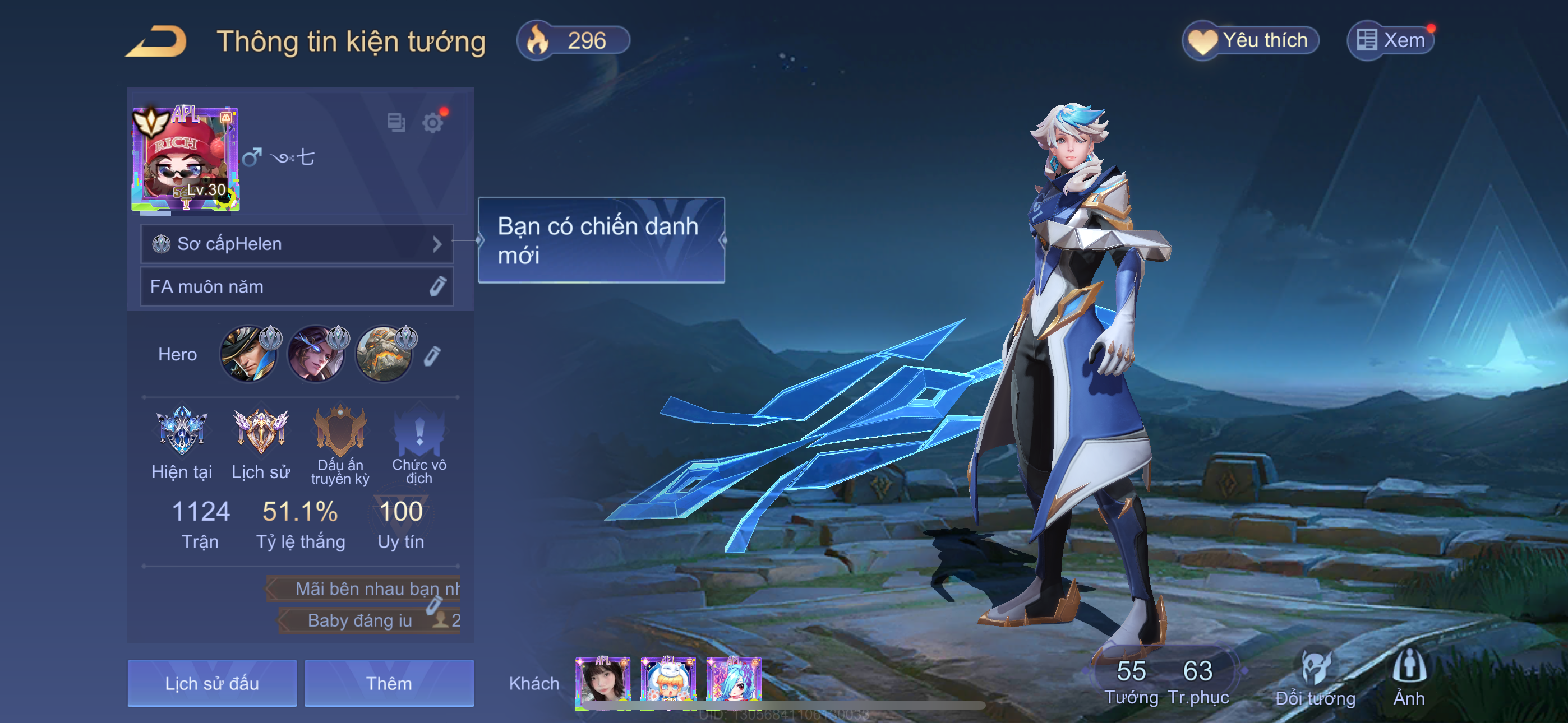The height and width of the screenshot is (723, 1568).
Task: Open the Sơ cấpHelen title row
Action: 297,244
